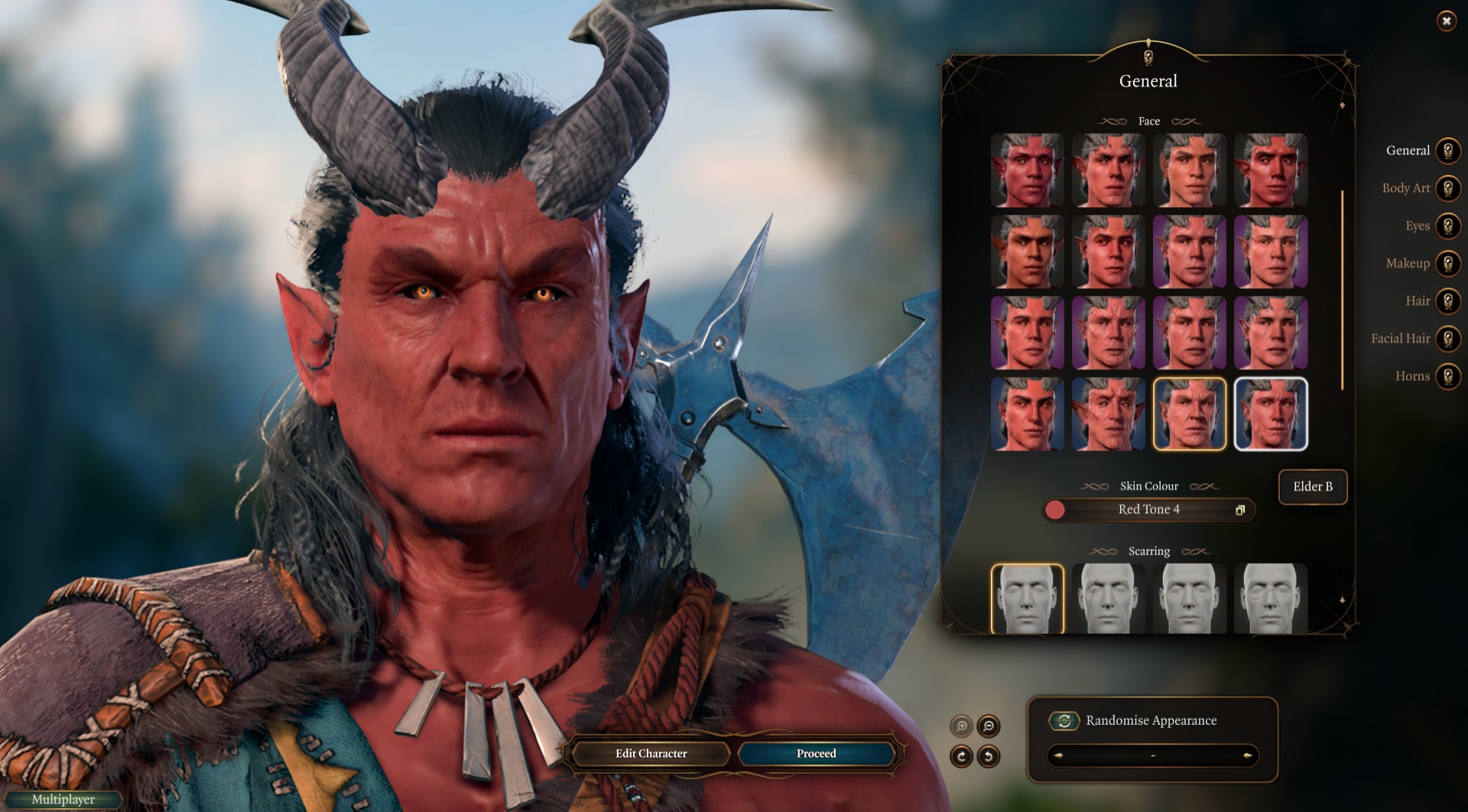Screen dimensions: 1468x812
Task: Select next randomise appearance preset arrow
Action: pos(1247,756)
